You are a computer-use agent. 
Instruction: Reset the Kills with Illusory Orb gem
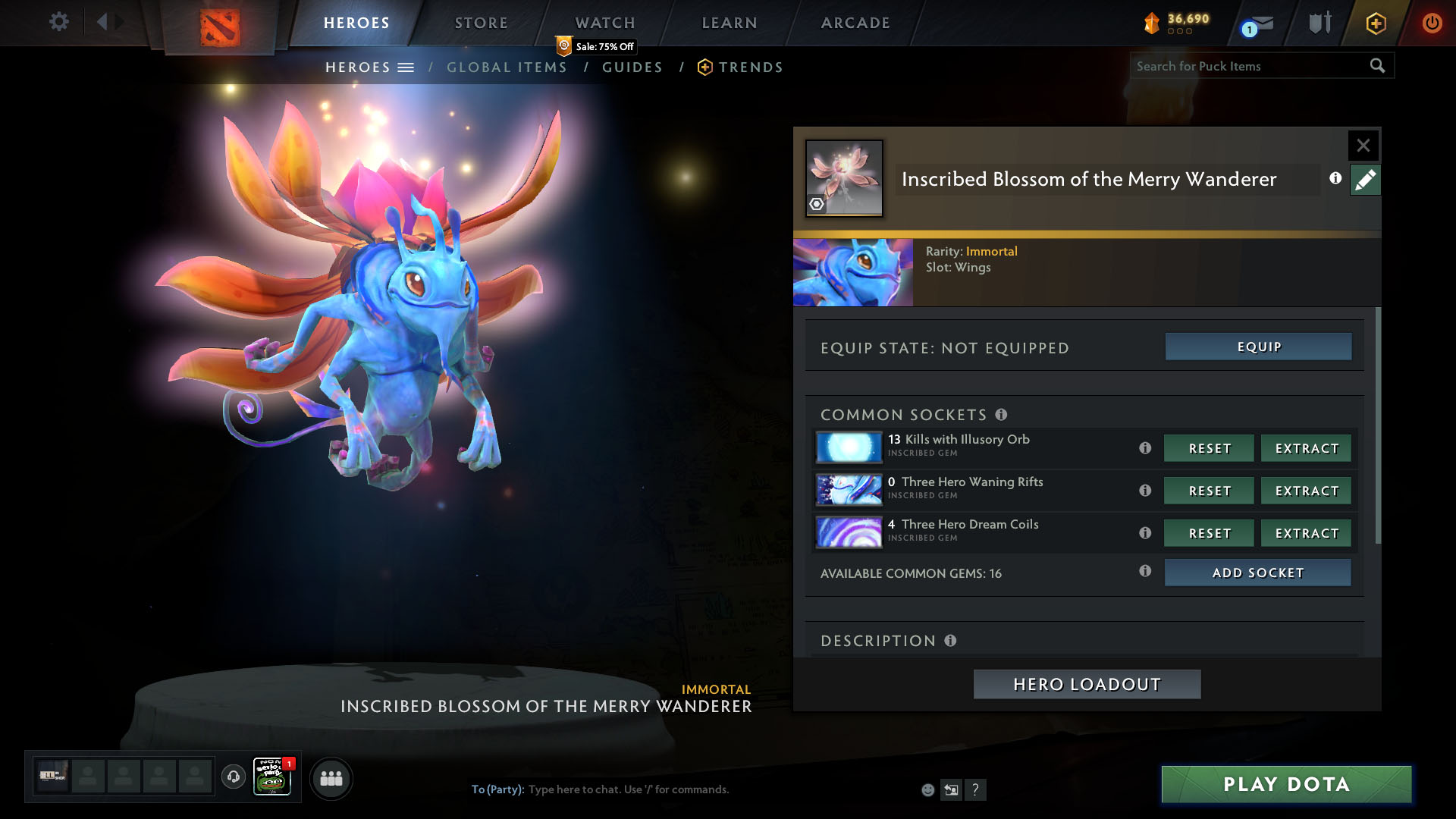pyautogui.click(x=1209, y=448)
